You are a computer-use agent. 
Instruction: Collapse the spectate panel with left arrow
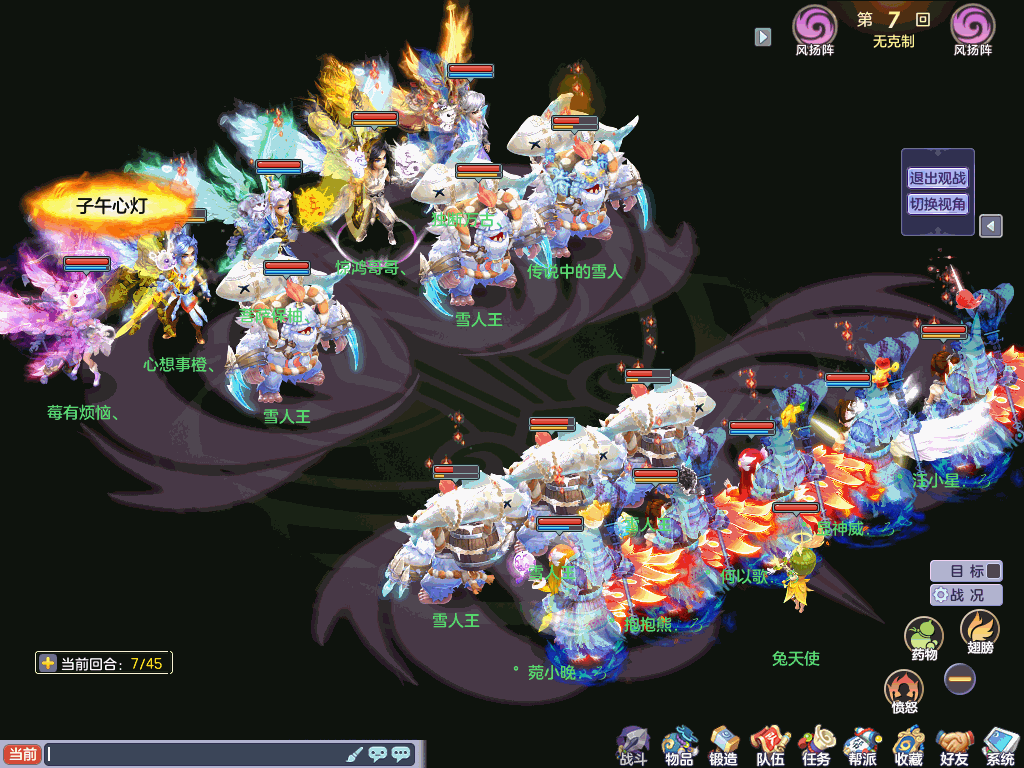(x=990, y=226)
